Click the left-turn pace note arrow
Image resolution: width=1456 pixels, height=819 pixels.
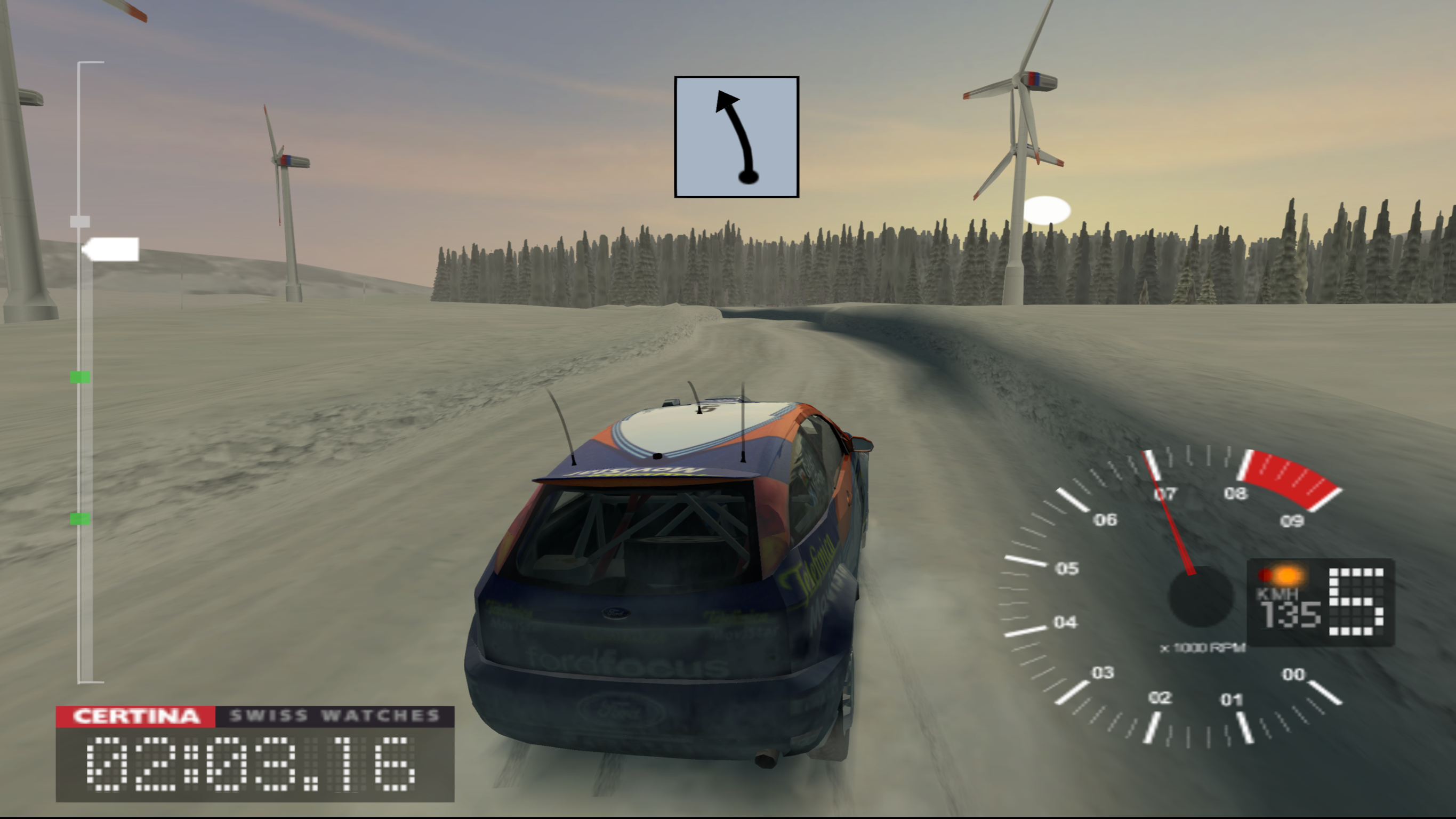coord(736,137)
